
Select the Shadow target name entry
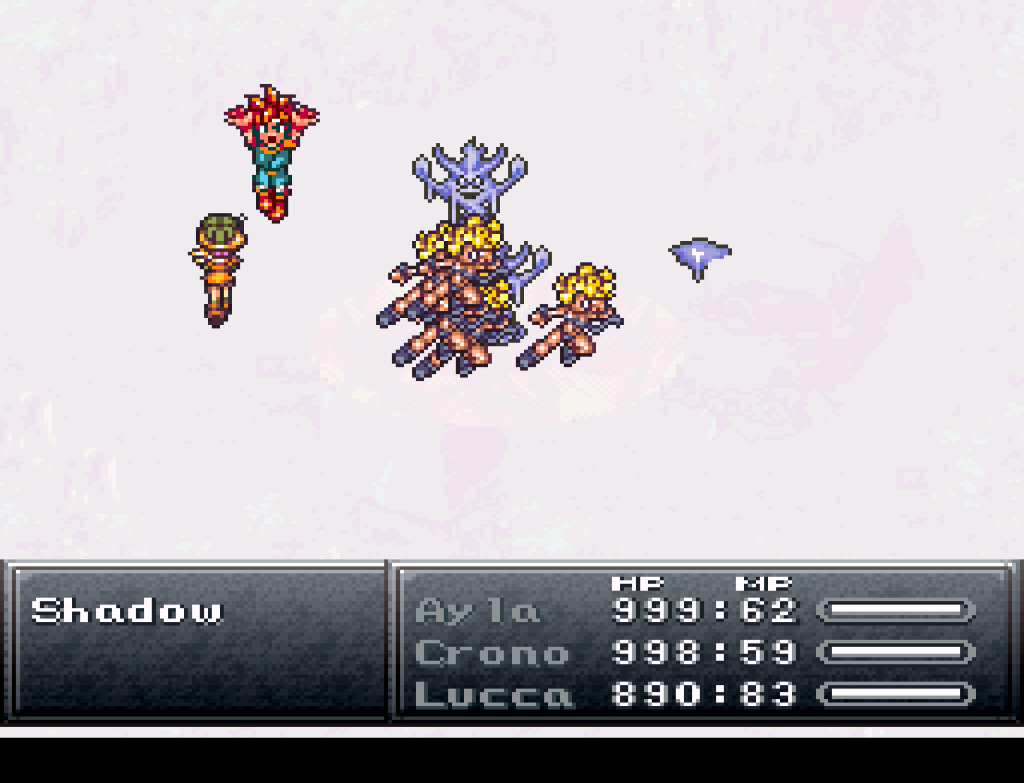tap(127, 610)
